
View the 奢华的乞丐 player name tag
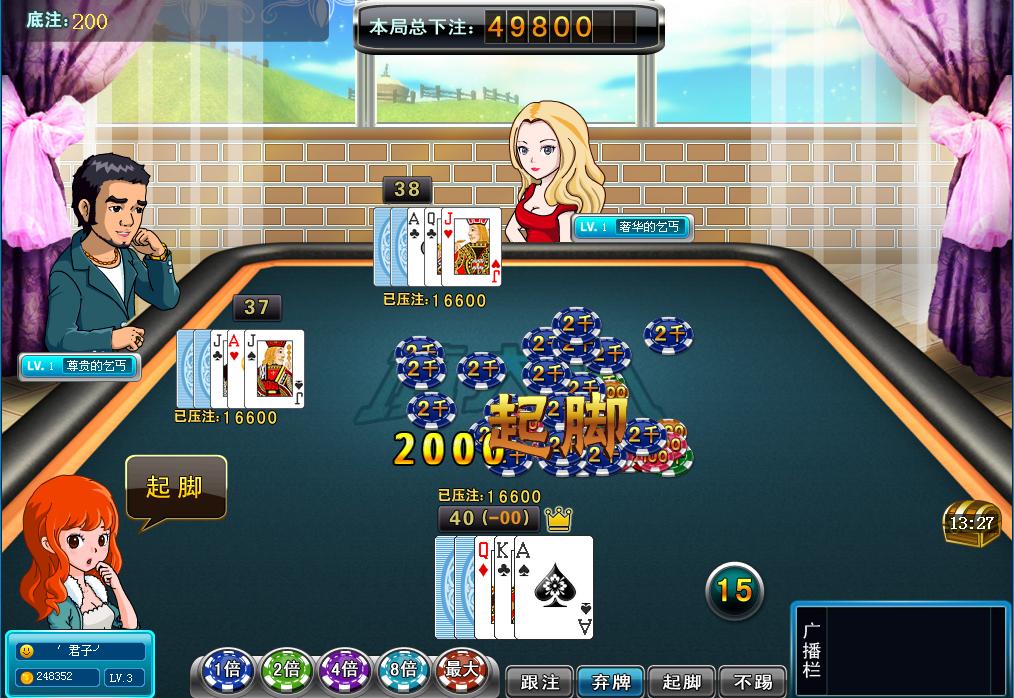pyautogui.click(x=633, y=227)
